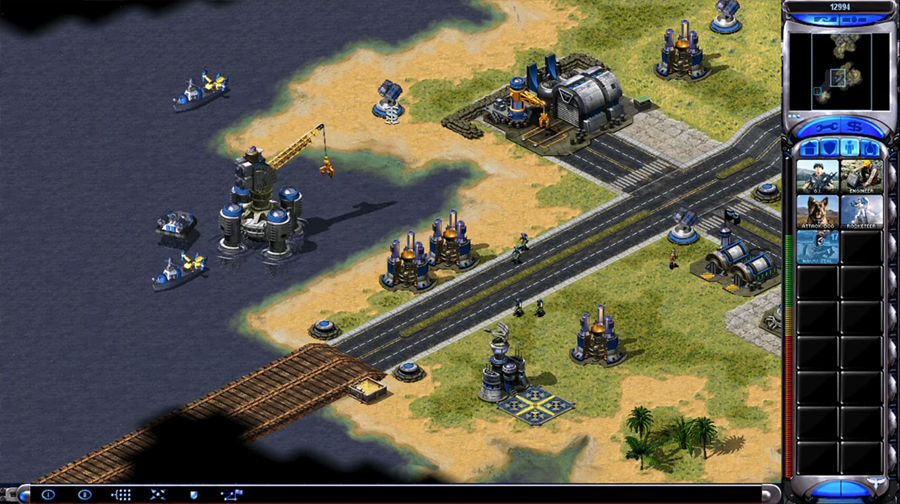The width and height of the screenshot is (900, 504).
Task: Select the flag waypoint command
Action: pos(231,494)
